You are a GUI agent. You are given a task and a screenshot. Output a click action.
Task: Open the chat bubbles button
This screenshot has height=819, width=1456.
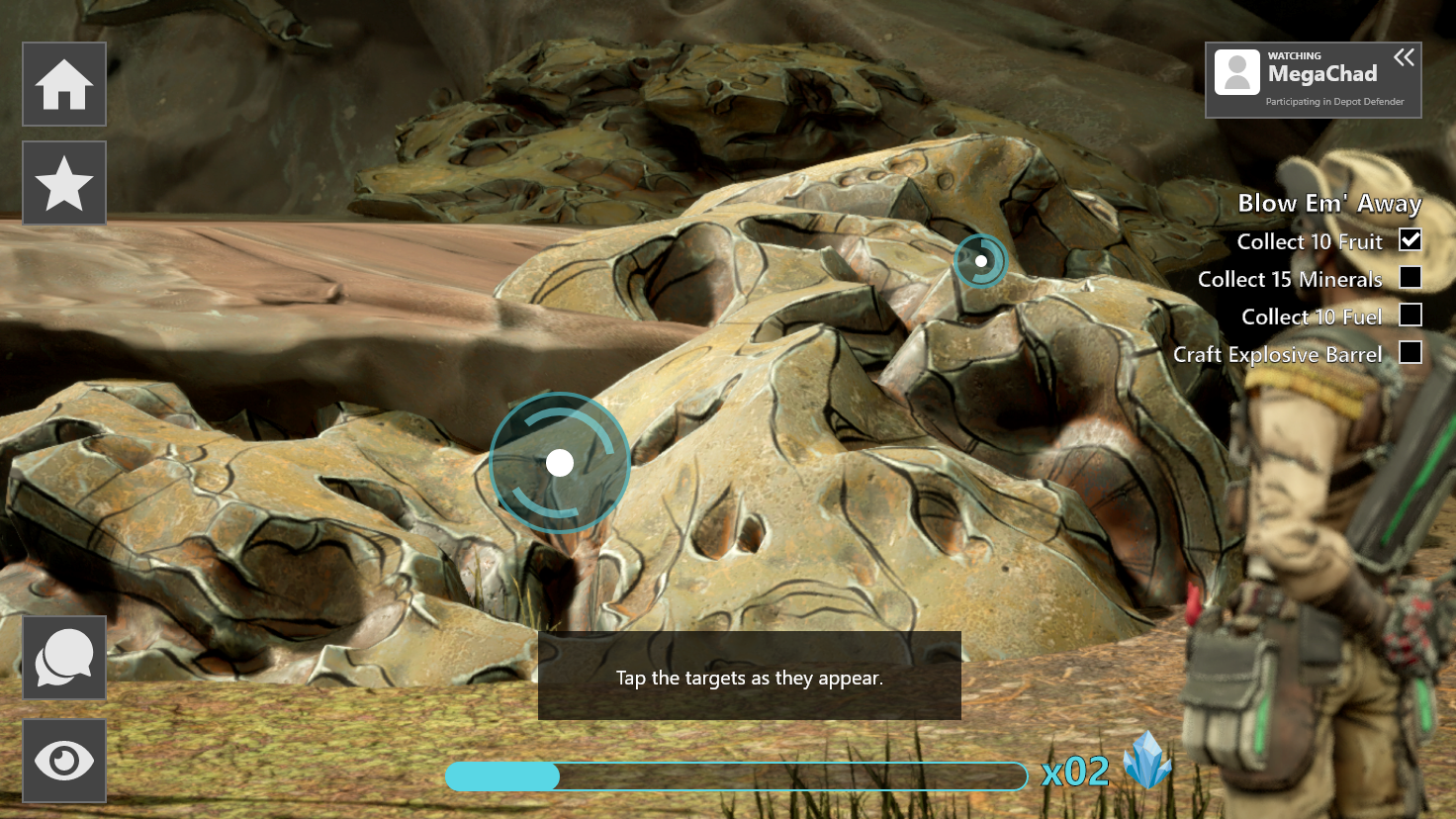[x=64, y=658]
